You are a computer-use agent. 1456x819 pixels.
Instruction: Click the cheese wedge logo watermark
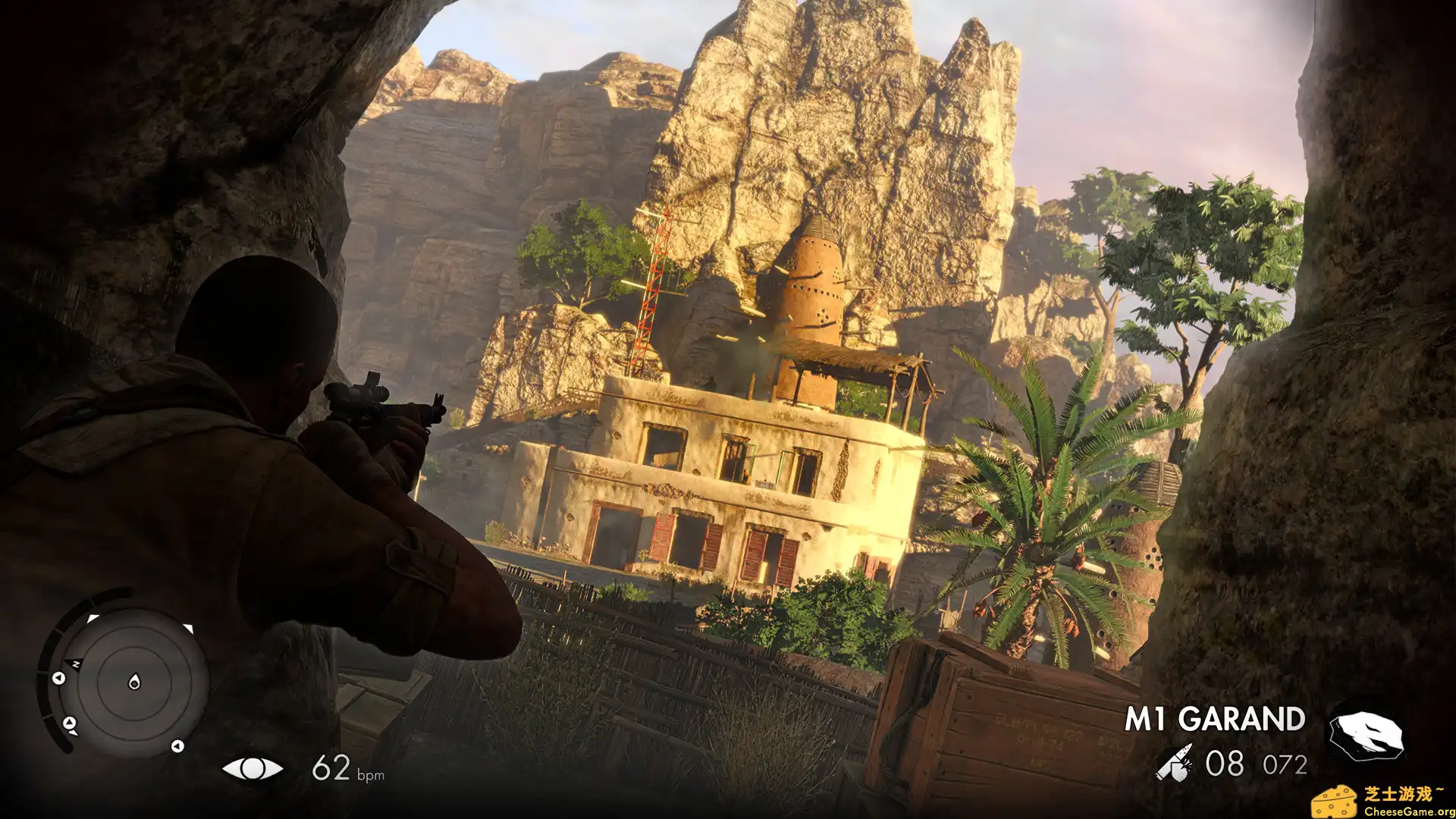click(1335, 801)
